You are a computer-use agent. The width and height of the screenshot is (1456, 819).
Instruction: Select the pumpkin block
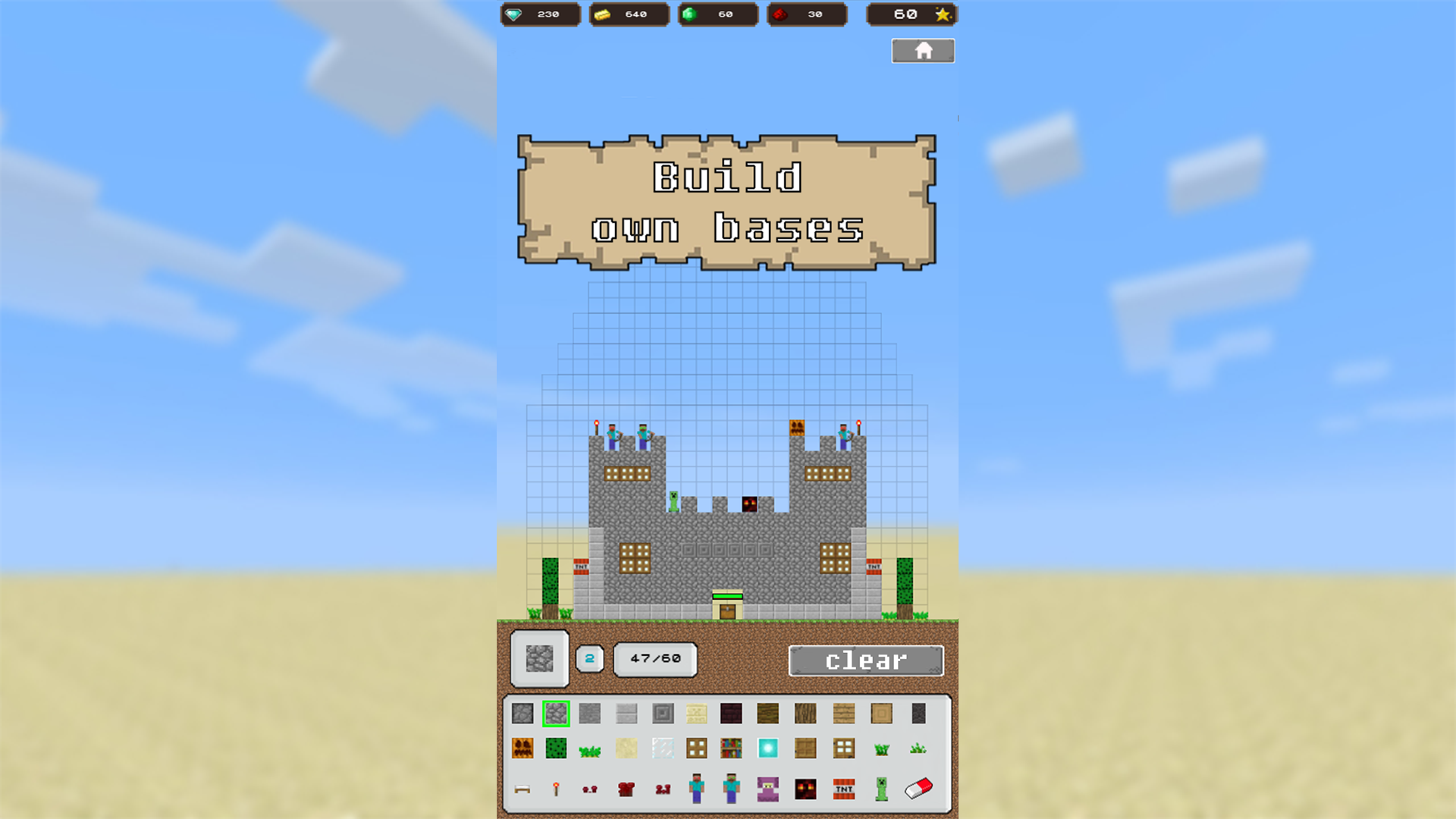(x=523, y=748)
